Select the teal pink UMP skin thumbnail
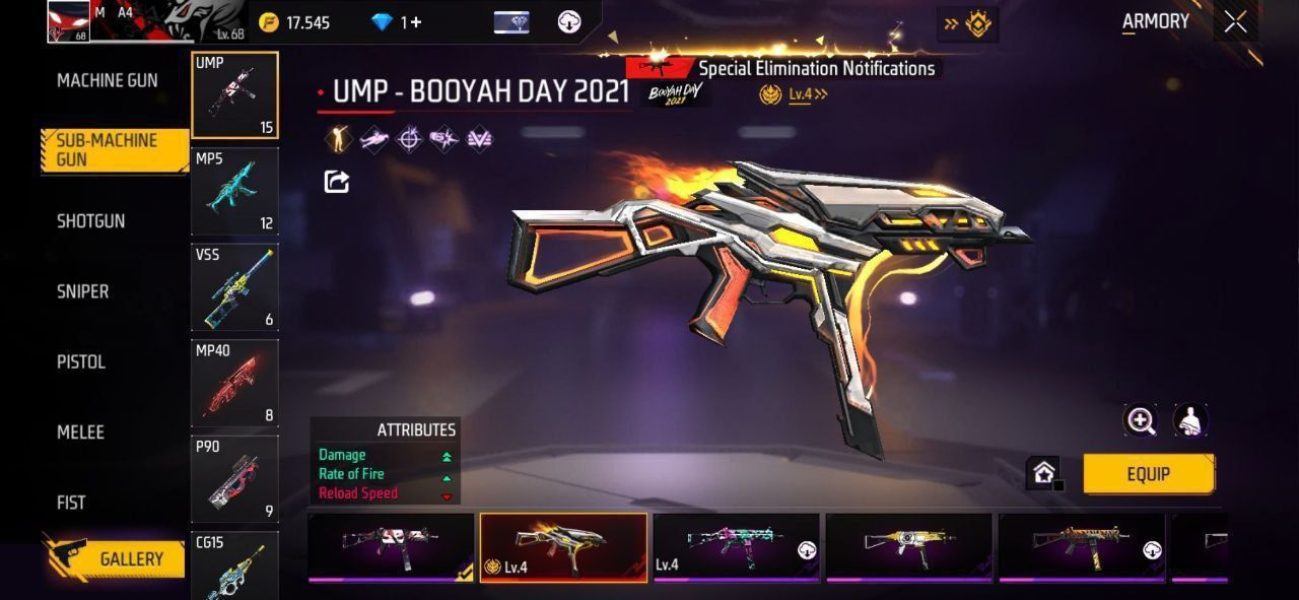This screenshot has width=1299, height=600. tap(736, 546)
